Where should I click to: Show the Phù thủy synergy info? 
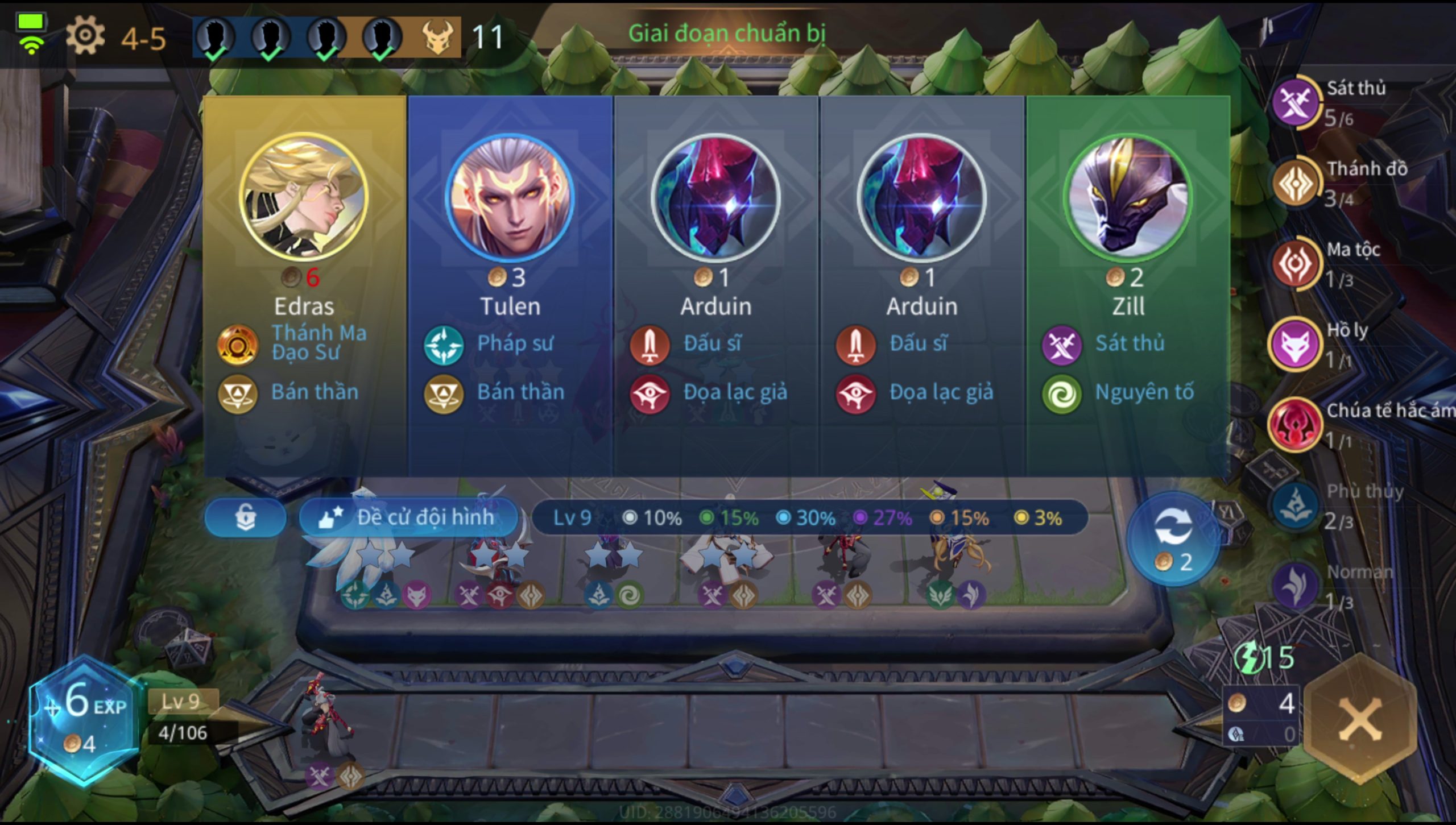1296,506
